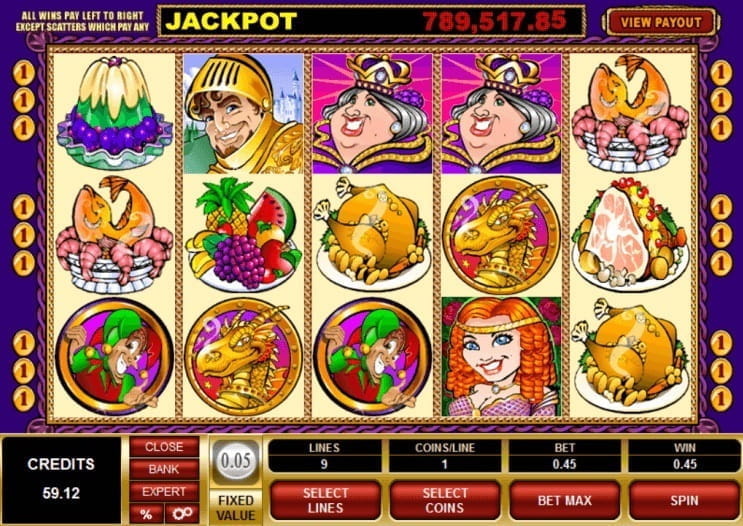Click the percent statistics button

146,513
